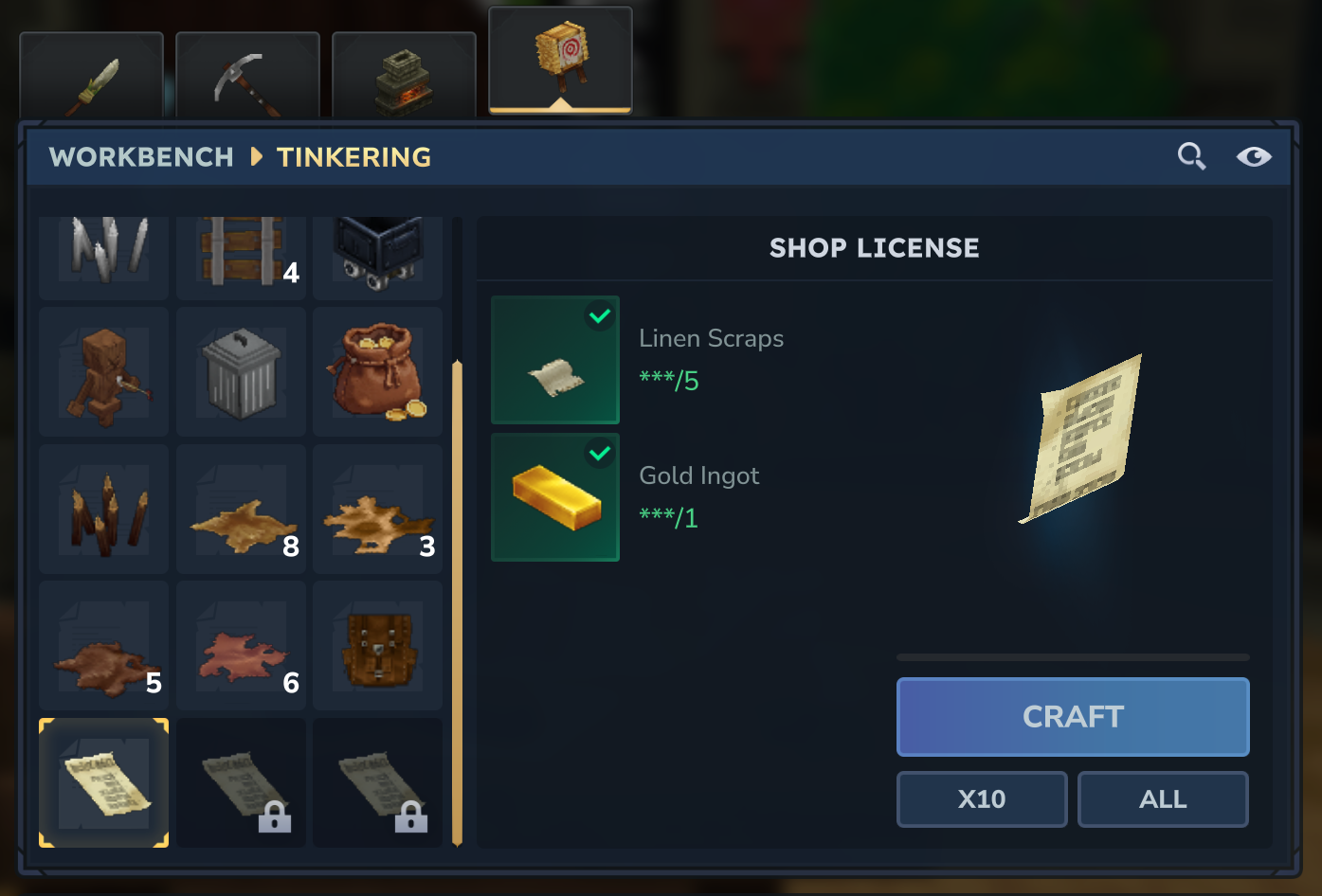Switch to the furnace crafting tab
Screen dimensions: 1322x896
click(404, 78)
